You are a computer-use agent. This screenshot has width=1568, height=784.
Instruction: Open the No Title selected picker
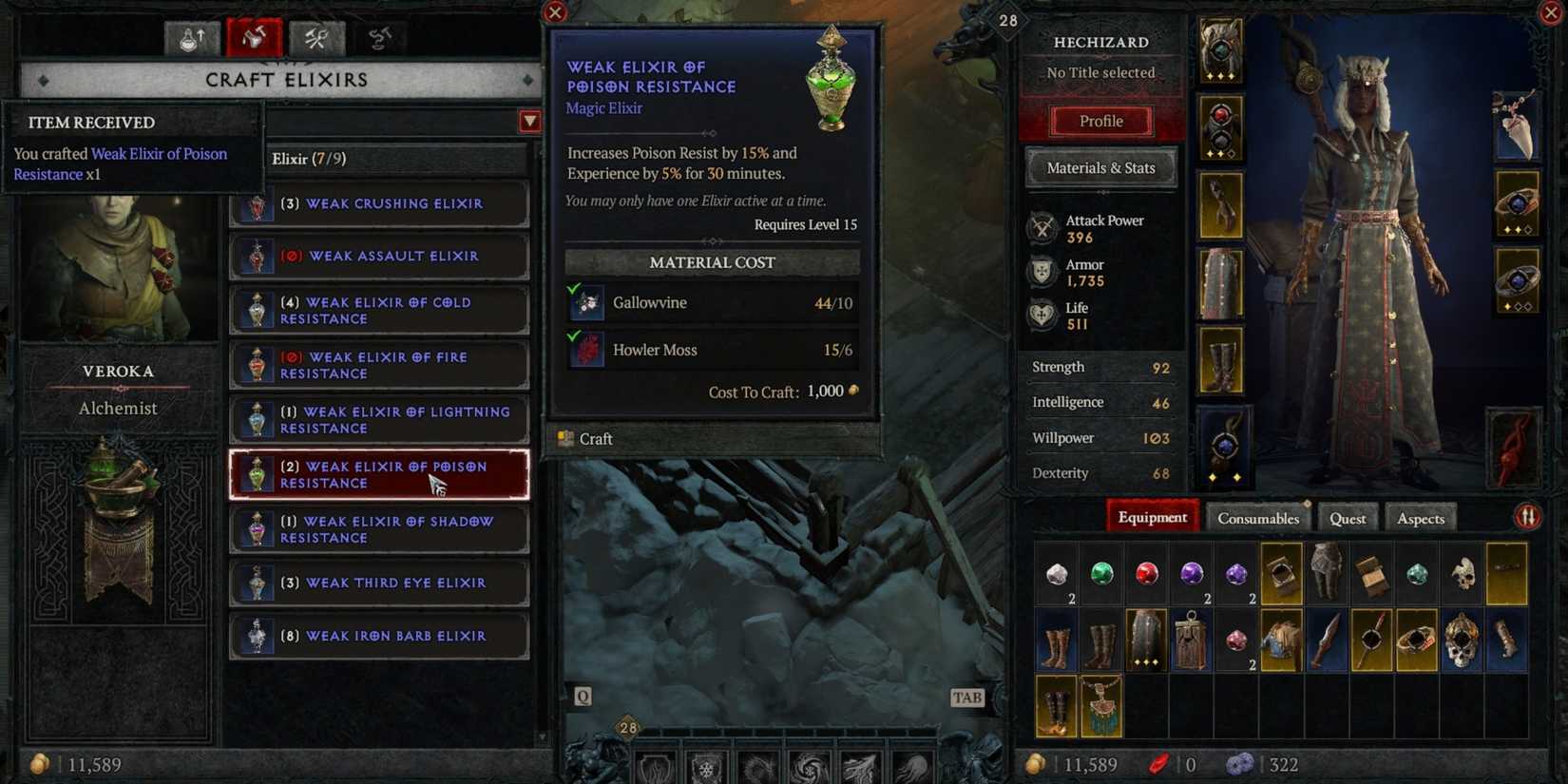pyautogui.click(x=1100, y=72)
